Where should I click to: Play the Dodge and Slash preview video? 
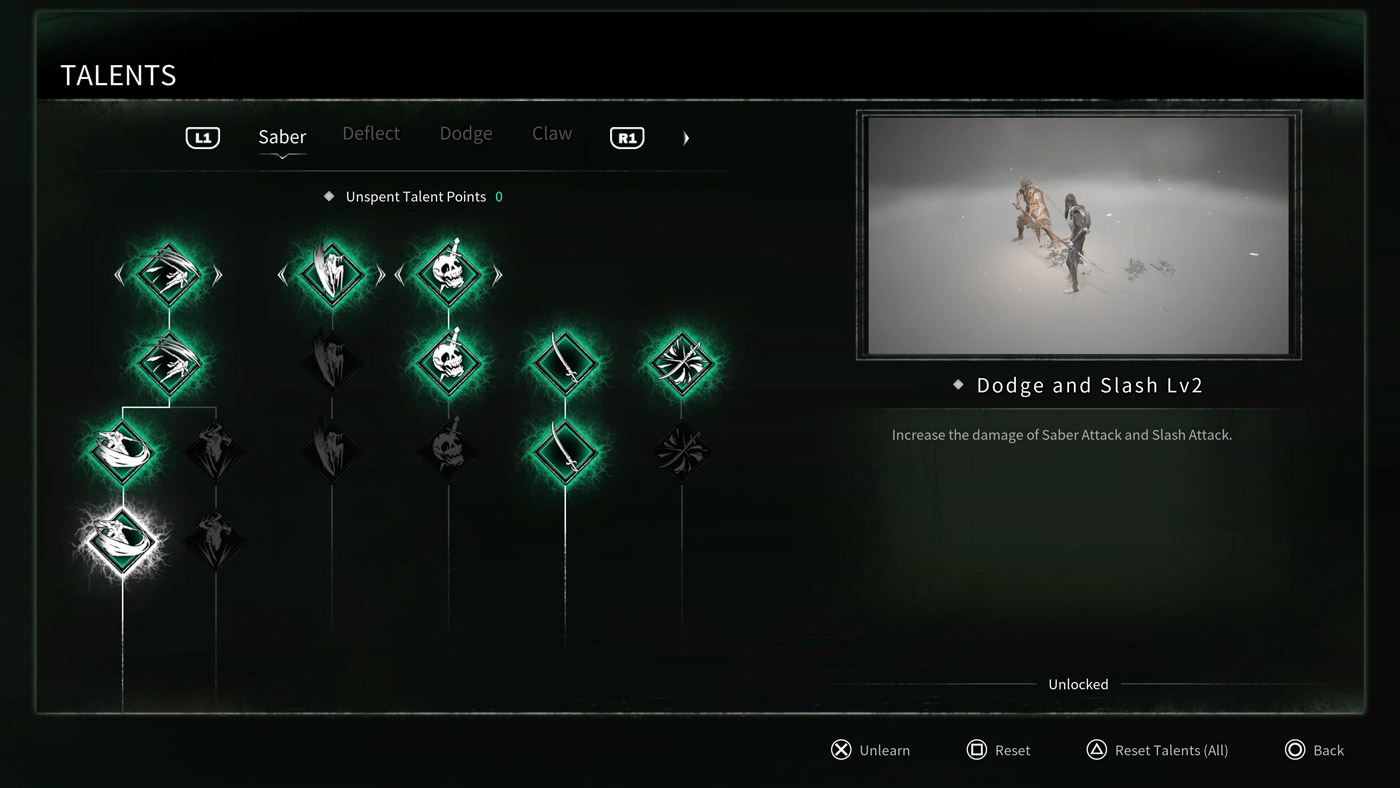coord(1078,235)
